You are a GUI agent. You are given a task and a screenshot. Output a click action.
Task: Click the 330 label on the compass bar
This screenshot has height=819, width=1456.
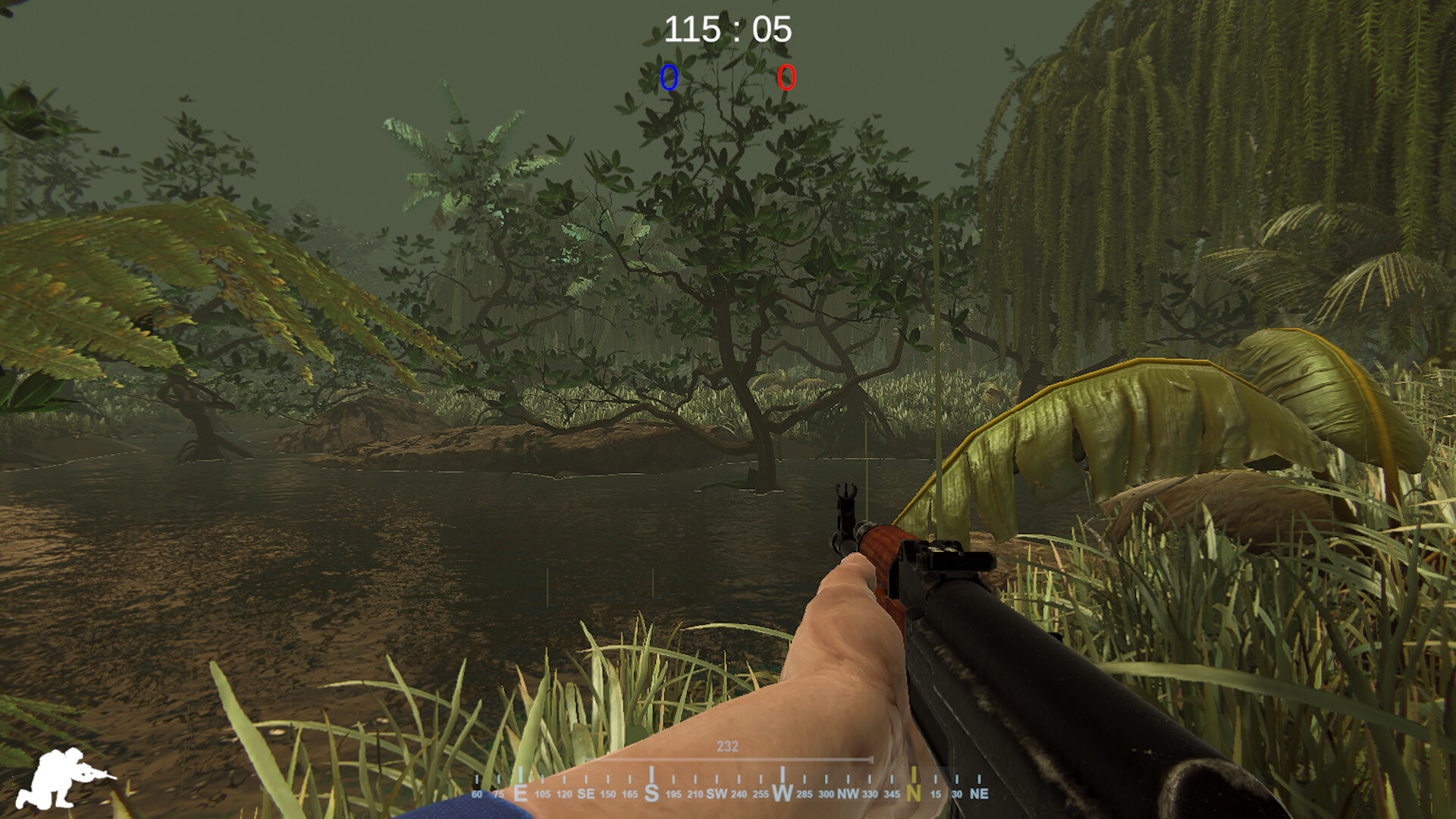pos(870,793)
